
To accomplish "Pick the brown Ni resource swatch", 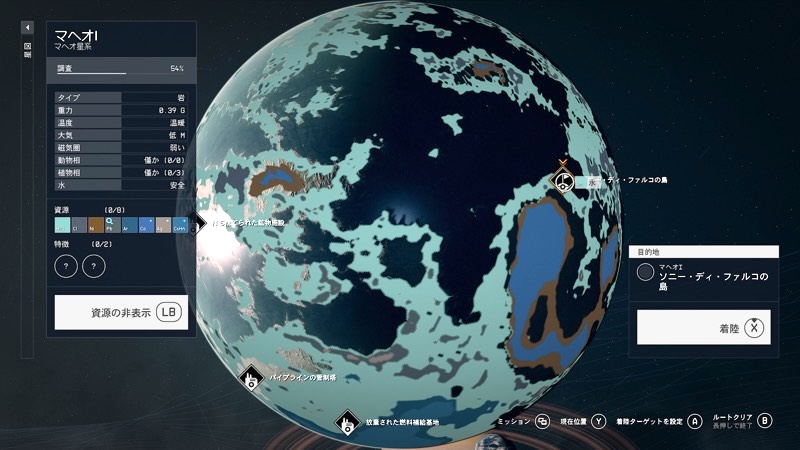I will (x=96, y=225).
